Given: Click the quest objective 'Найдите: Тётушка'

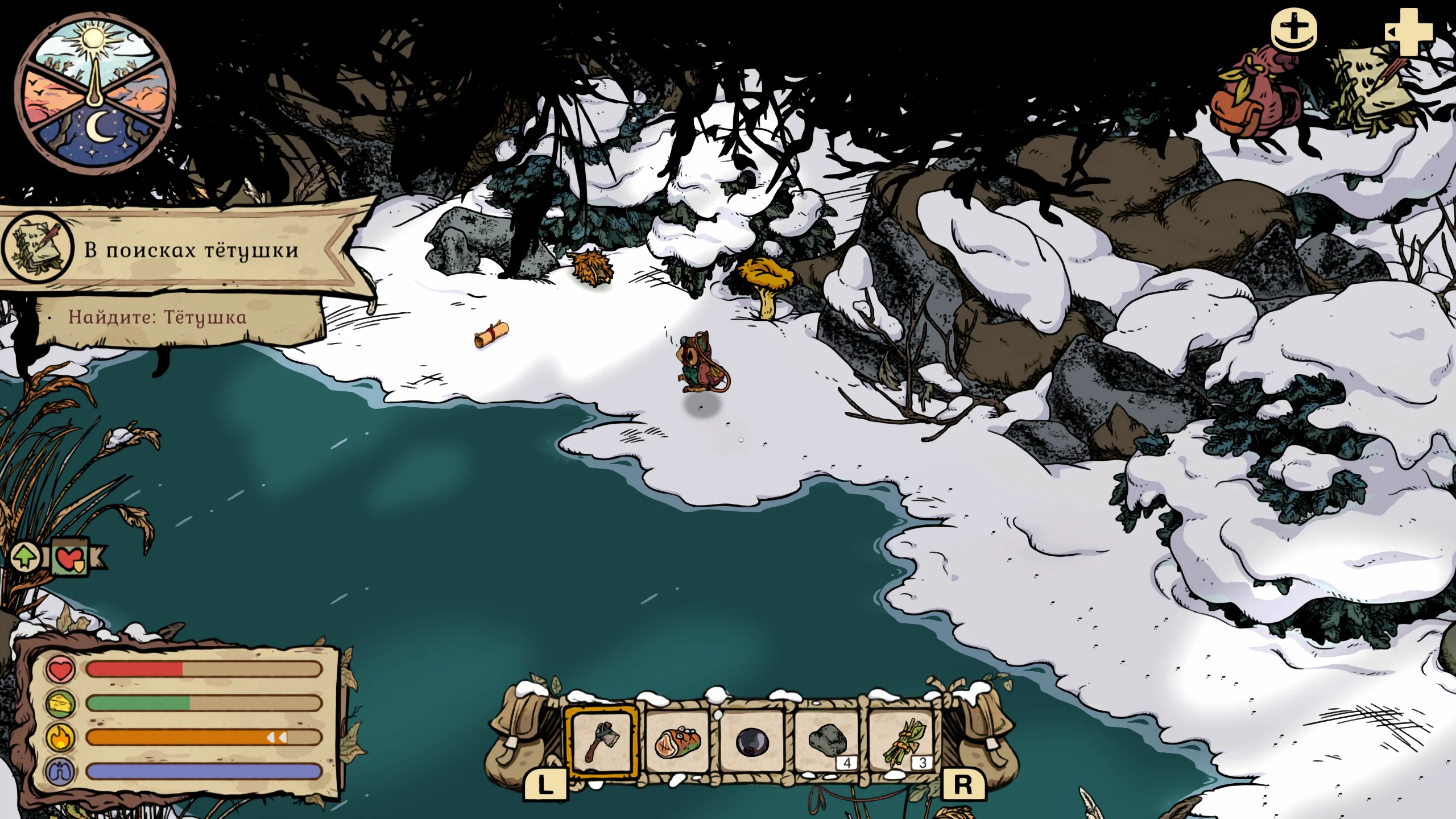Looking at the screenshot, I should (158, 317).
